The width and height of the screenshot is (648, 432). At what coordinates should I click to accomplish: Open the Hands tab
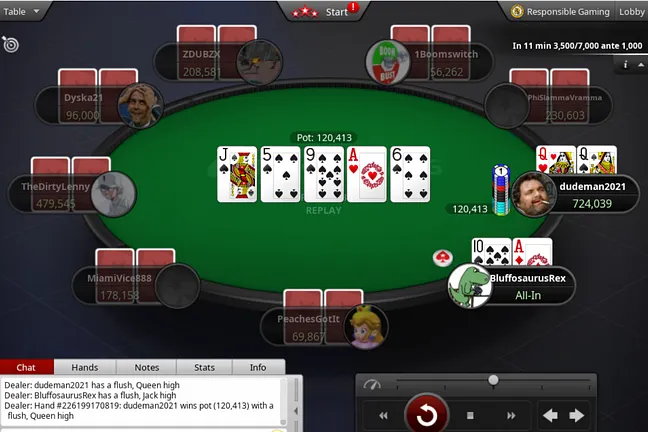[x=85, y=367]
